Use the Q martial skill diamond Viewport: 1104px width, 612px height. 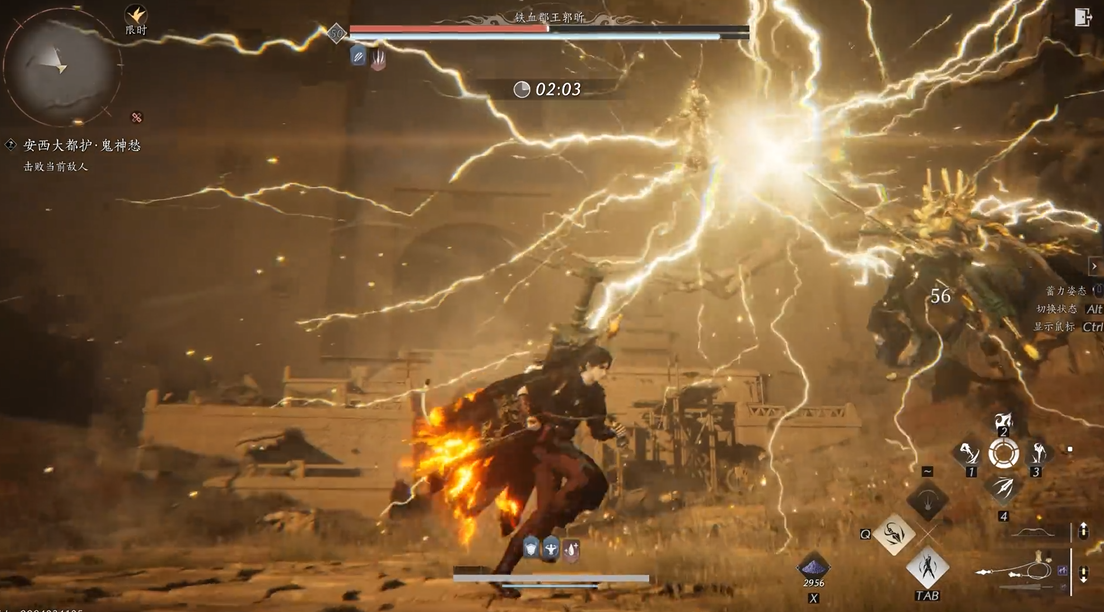click(893, 533)
